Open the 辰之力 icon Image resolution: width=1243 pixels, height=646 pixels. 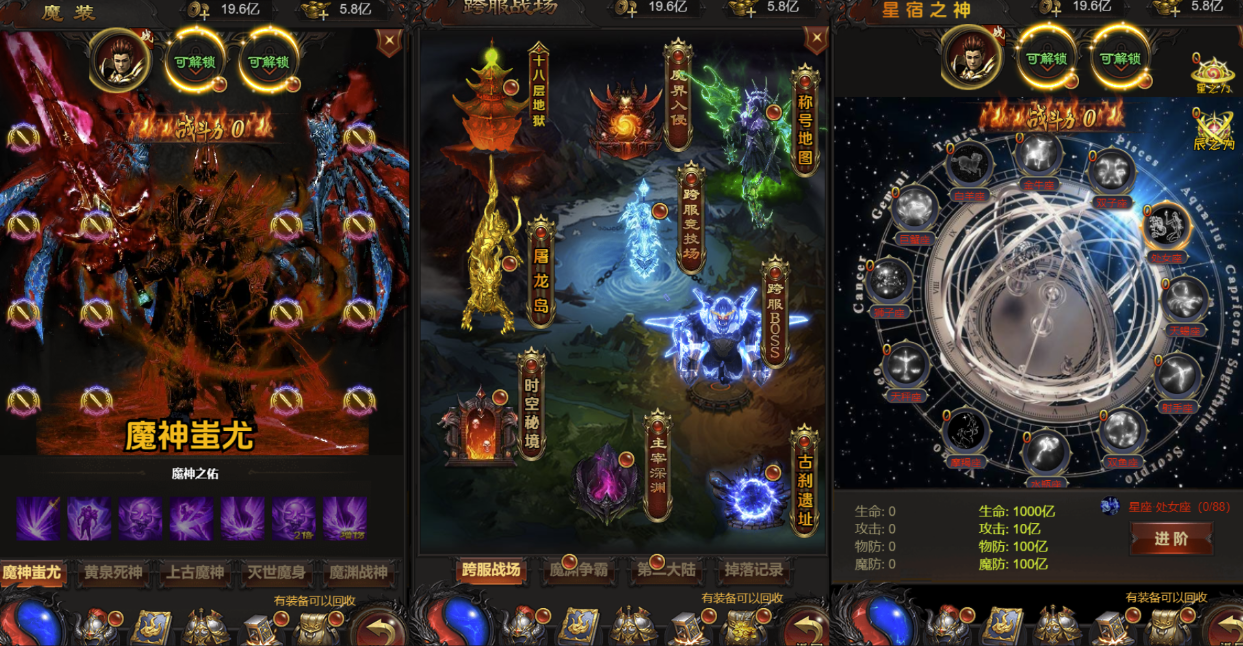point(1214,129)
